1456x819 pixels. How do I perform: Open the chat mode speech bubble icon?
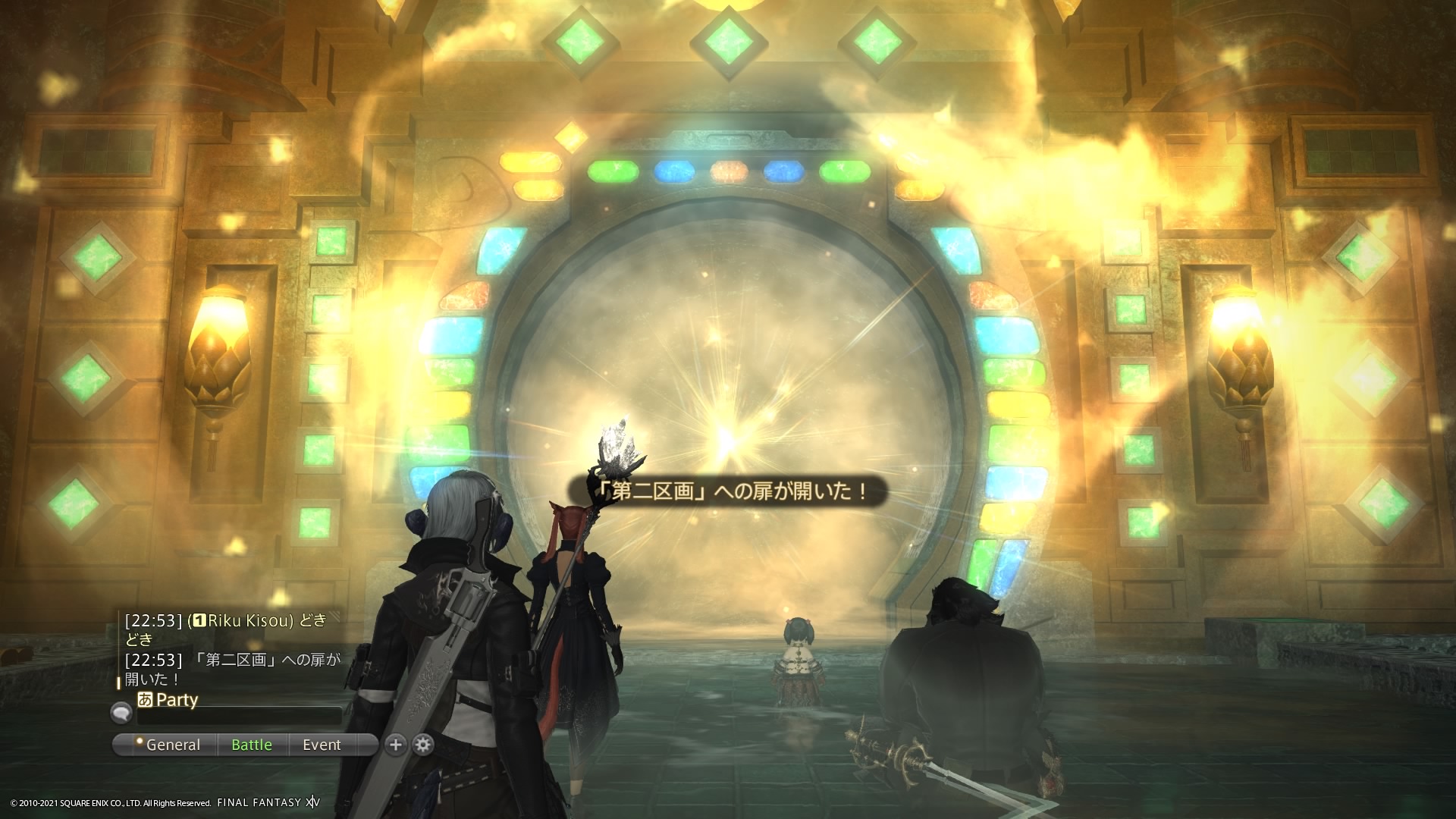coord(121,713)
